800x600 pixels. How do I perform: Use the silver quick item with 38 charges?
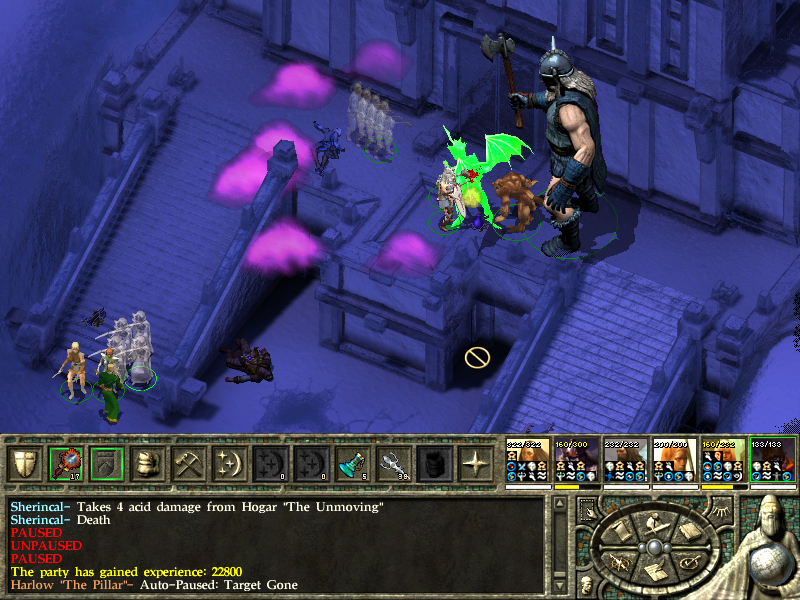(x=392, y=464)
